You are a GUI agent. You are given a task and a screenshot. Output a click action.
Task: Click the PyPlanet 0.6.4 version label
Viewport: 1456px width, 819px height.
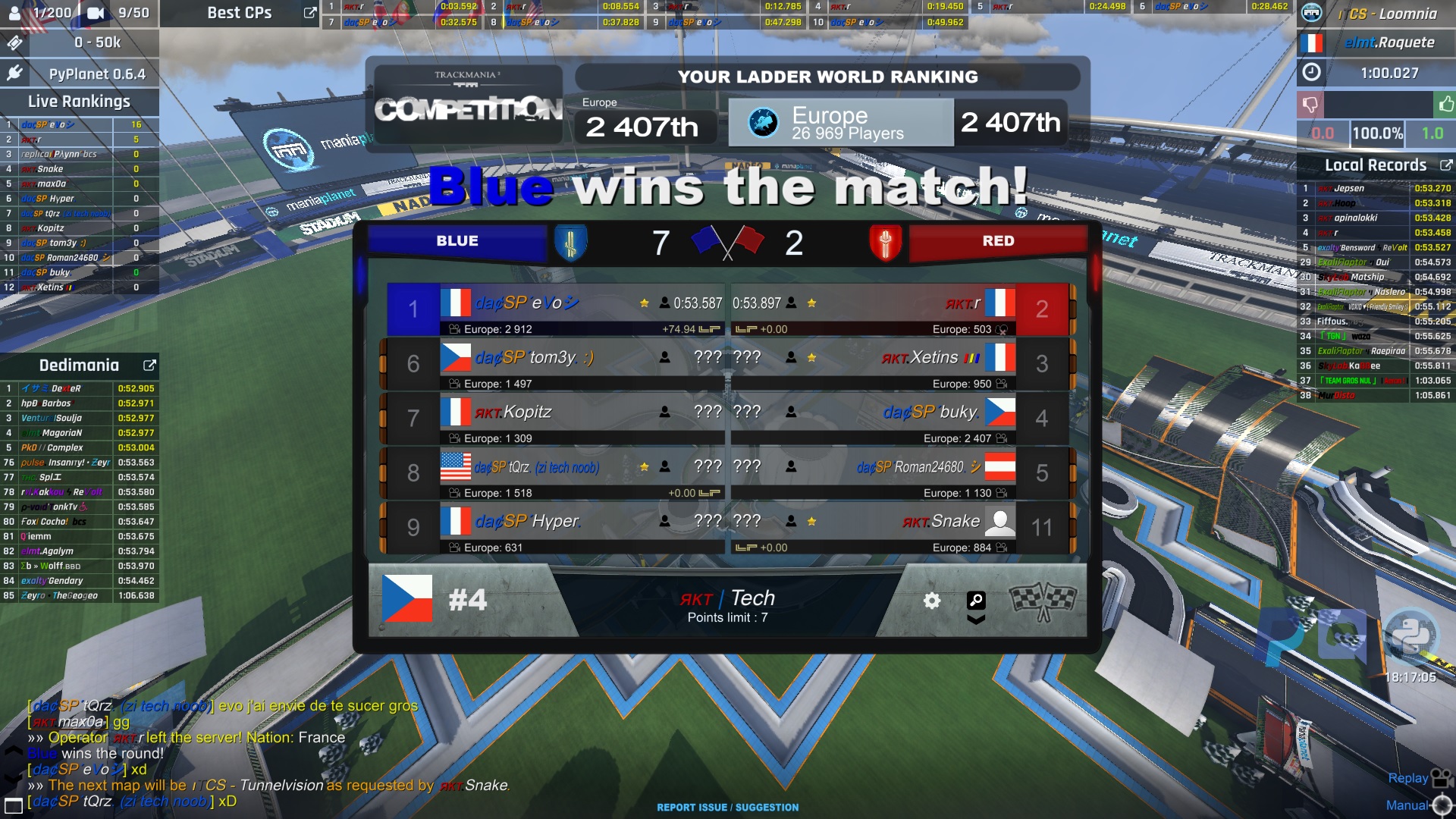(x=97, y=74)
